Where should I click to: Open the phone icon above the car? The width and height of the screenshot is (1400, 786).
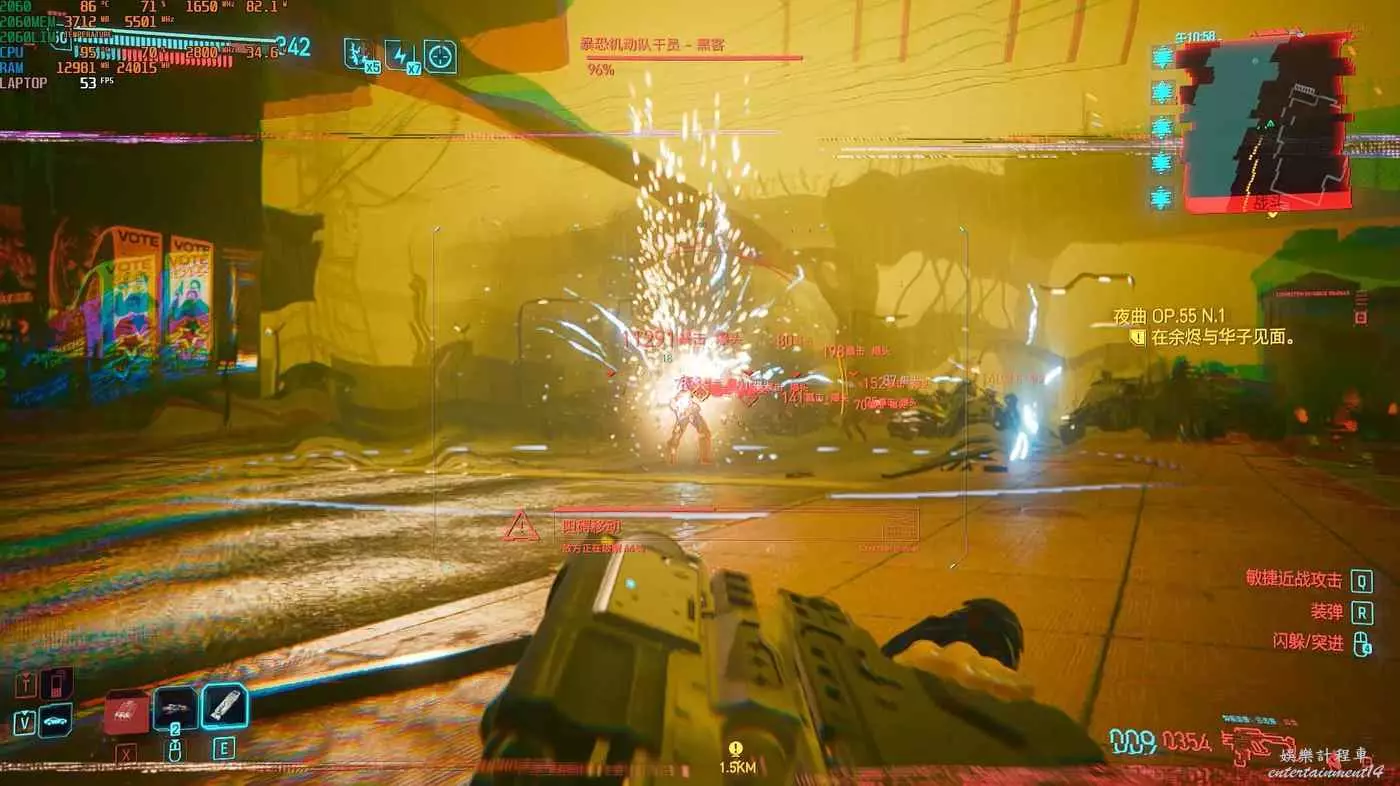coord(58,684)
